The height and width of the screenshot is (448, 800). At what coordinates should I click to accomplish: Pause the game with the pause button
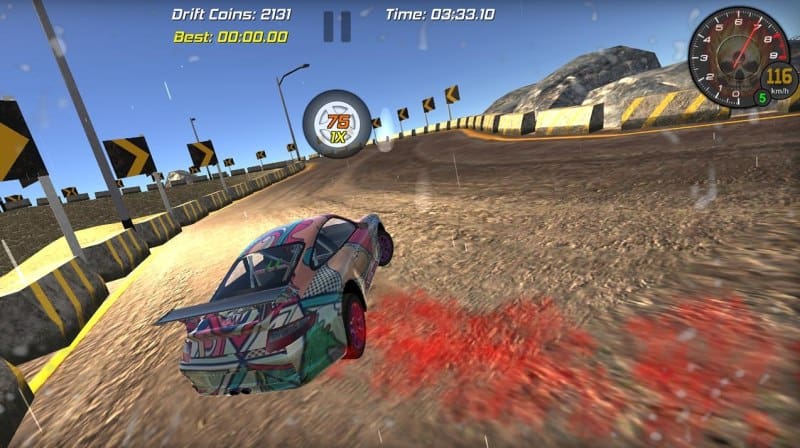(337, 26)
